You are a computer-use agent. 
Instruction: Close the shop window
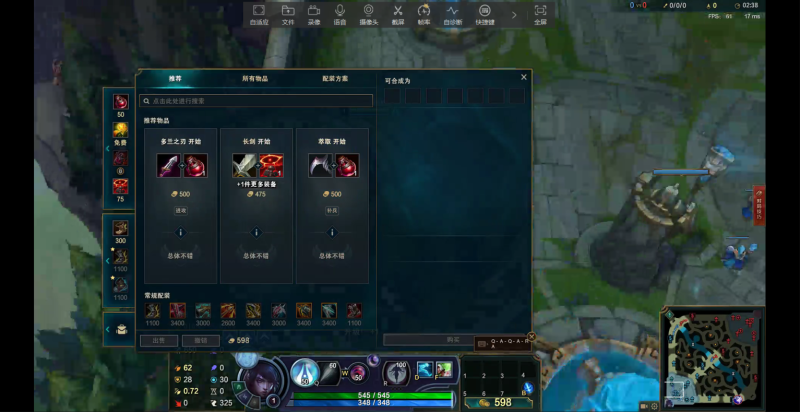click(x=524, y=77)
